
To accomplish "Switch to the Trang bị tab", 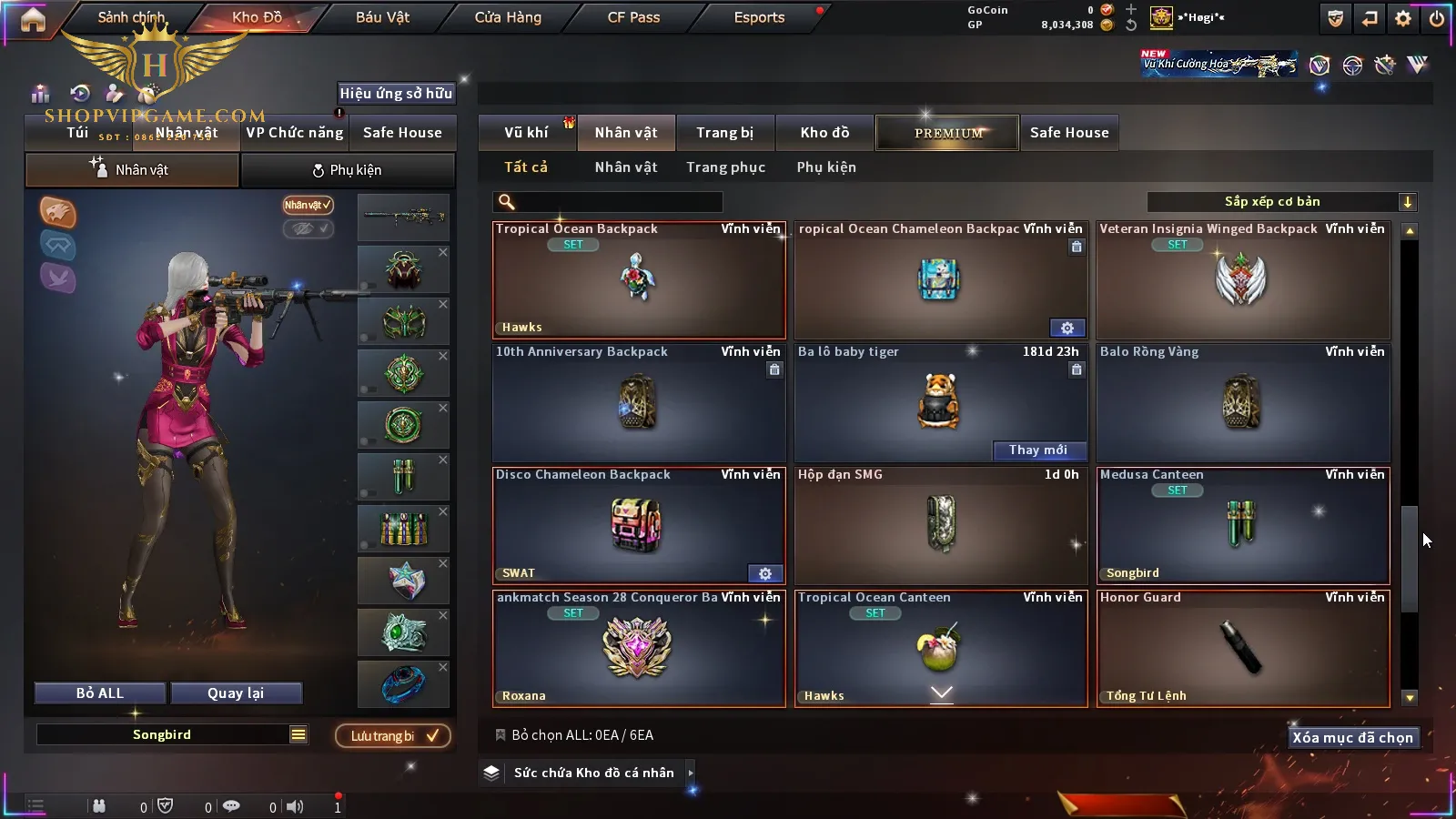I will coord(724,133).
